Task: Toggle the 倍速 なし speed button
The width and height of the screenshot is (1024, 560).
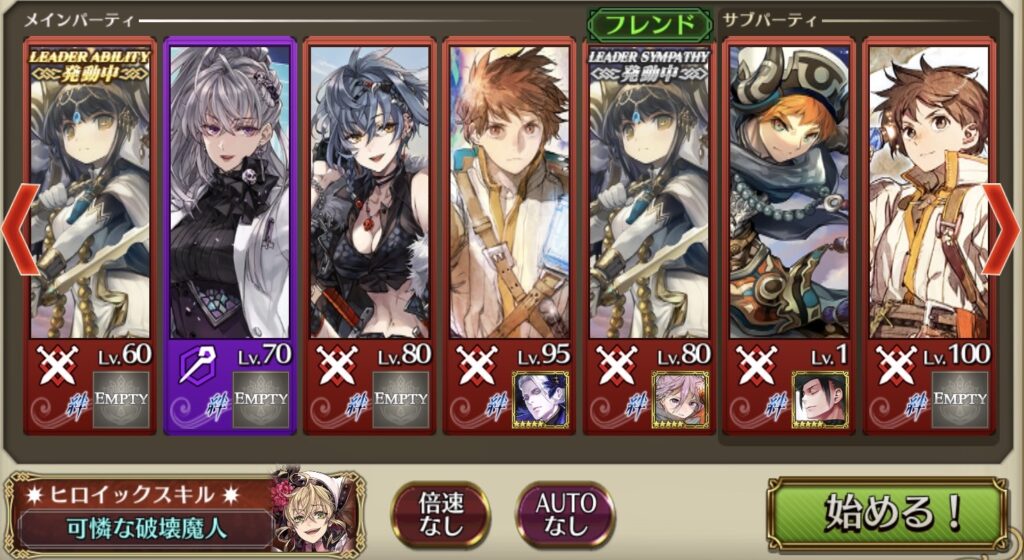Action: (440, 514)
